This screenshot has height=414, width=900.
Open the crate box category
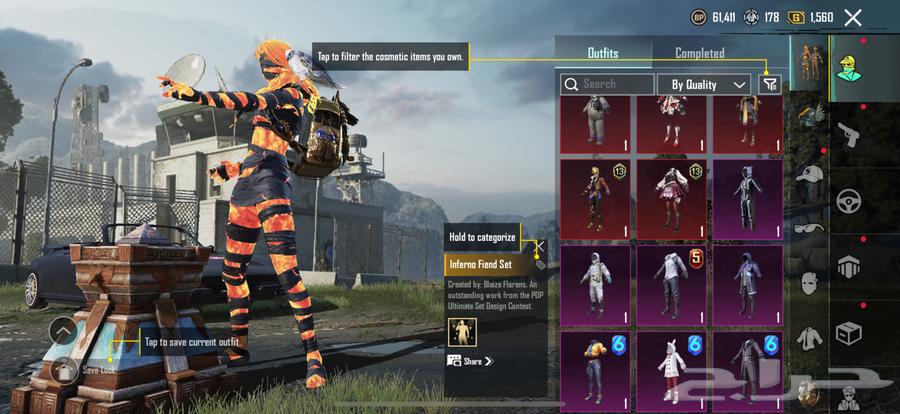point(850,331)
